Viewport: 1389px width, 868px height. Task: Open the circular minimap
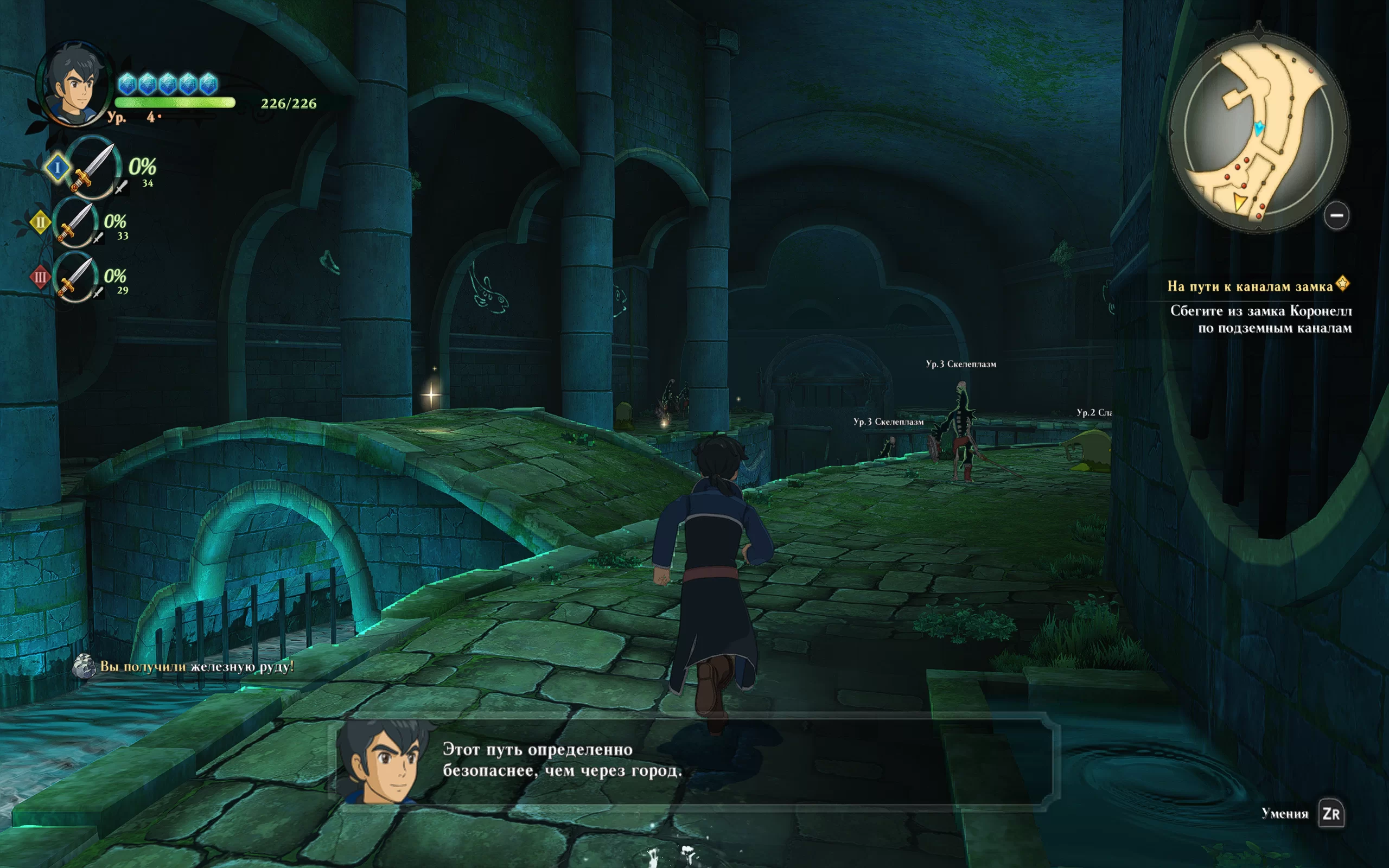tap(1258, 131)
